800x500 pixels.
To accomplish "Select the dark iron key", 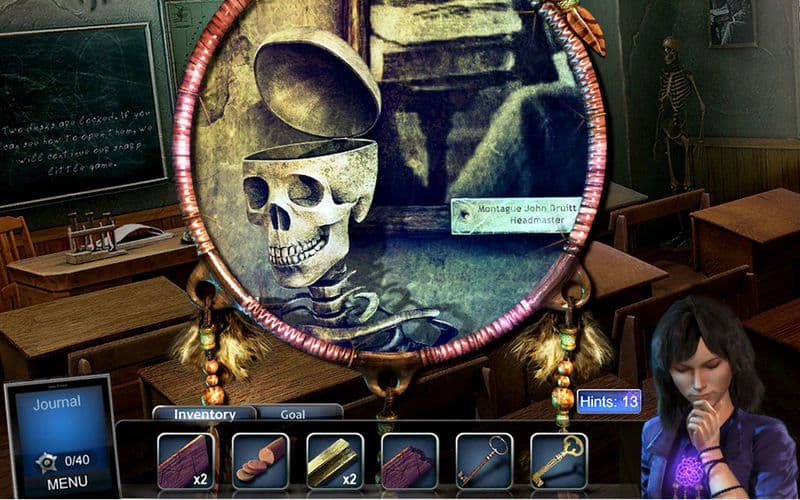I will [484, 460].
